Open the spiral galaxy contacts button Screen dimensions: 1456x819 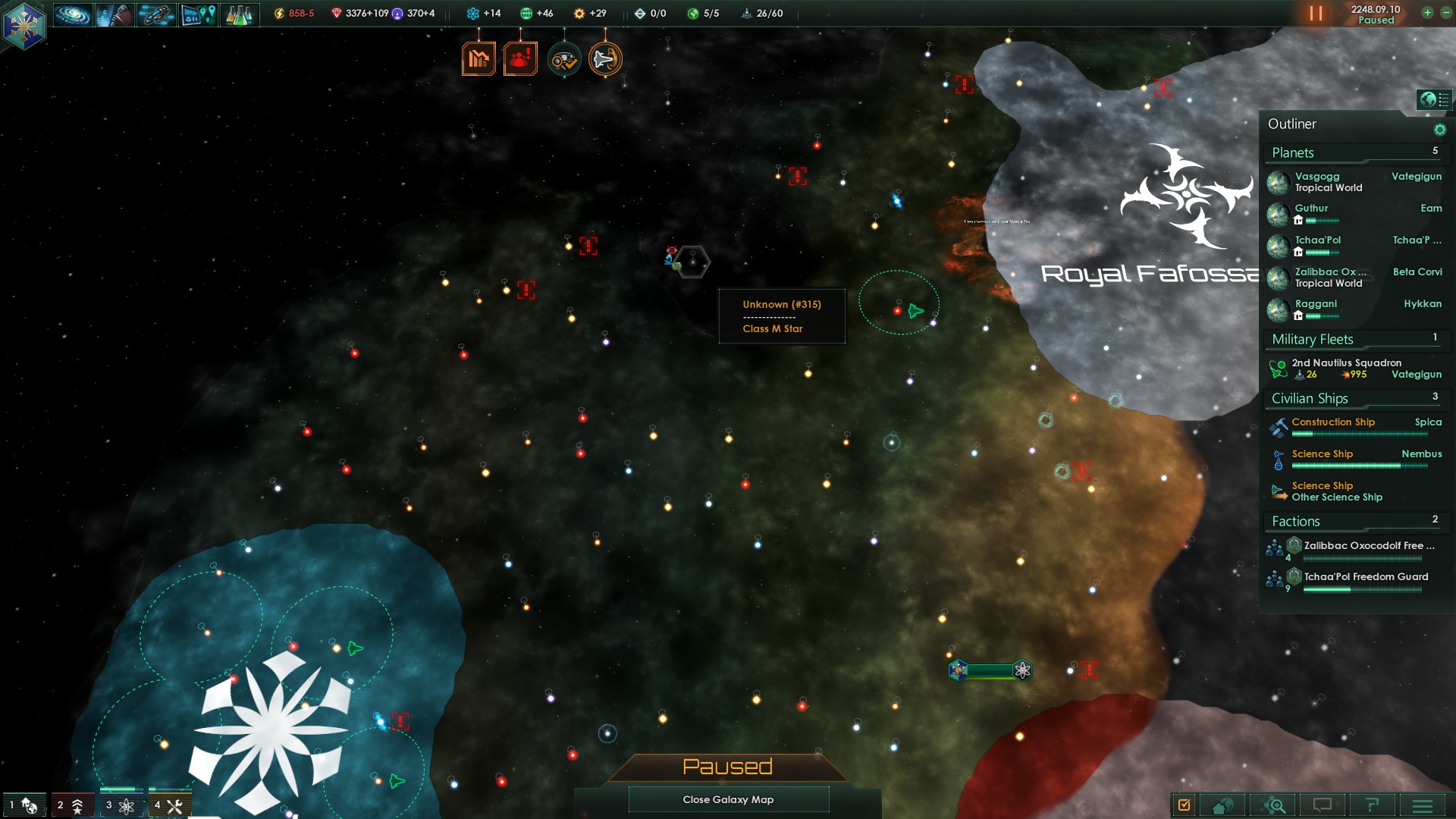(73, 14)
